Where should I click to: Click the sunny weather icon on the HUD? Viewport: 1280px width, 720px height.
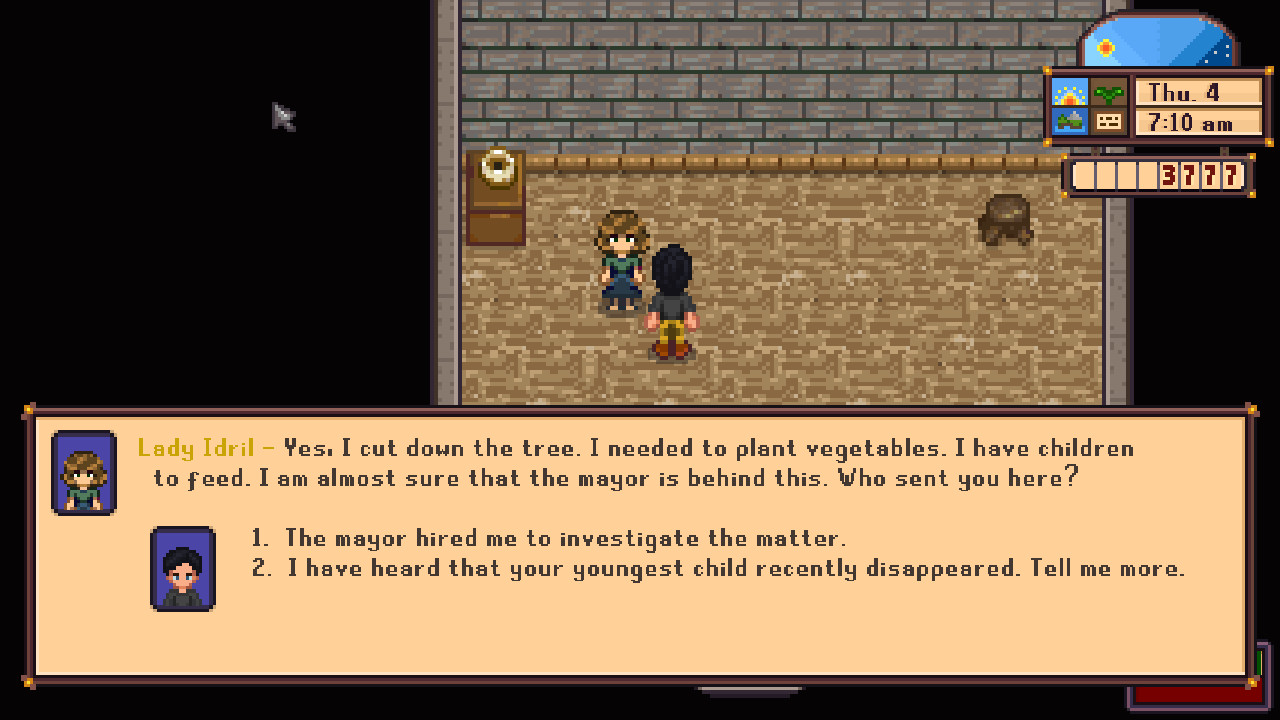click(1069, 91)
